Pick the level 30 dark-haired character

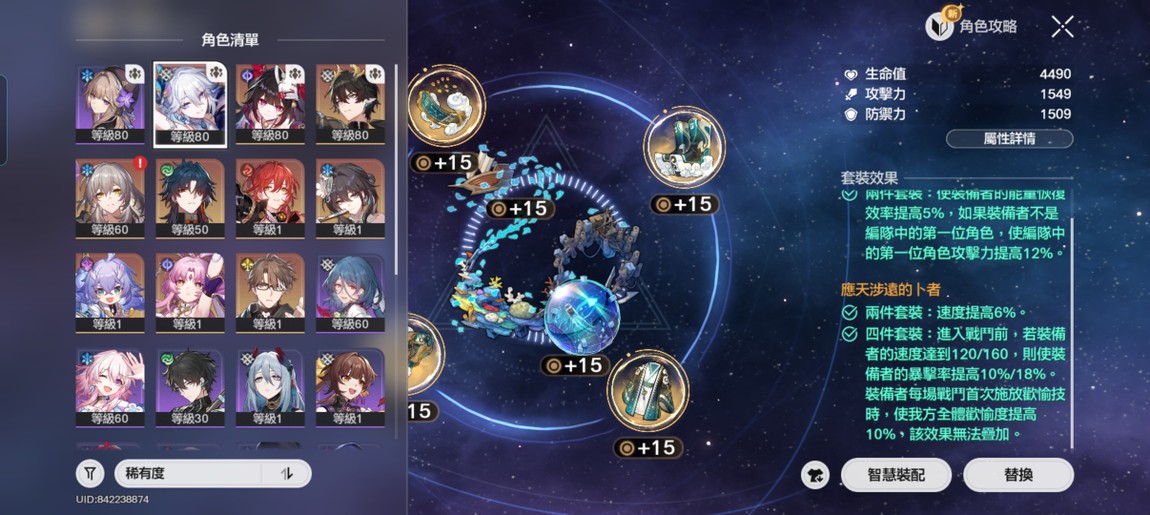(x=190, y=386)
